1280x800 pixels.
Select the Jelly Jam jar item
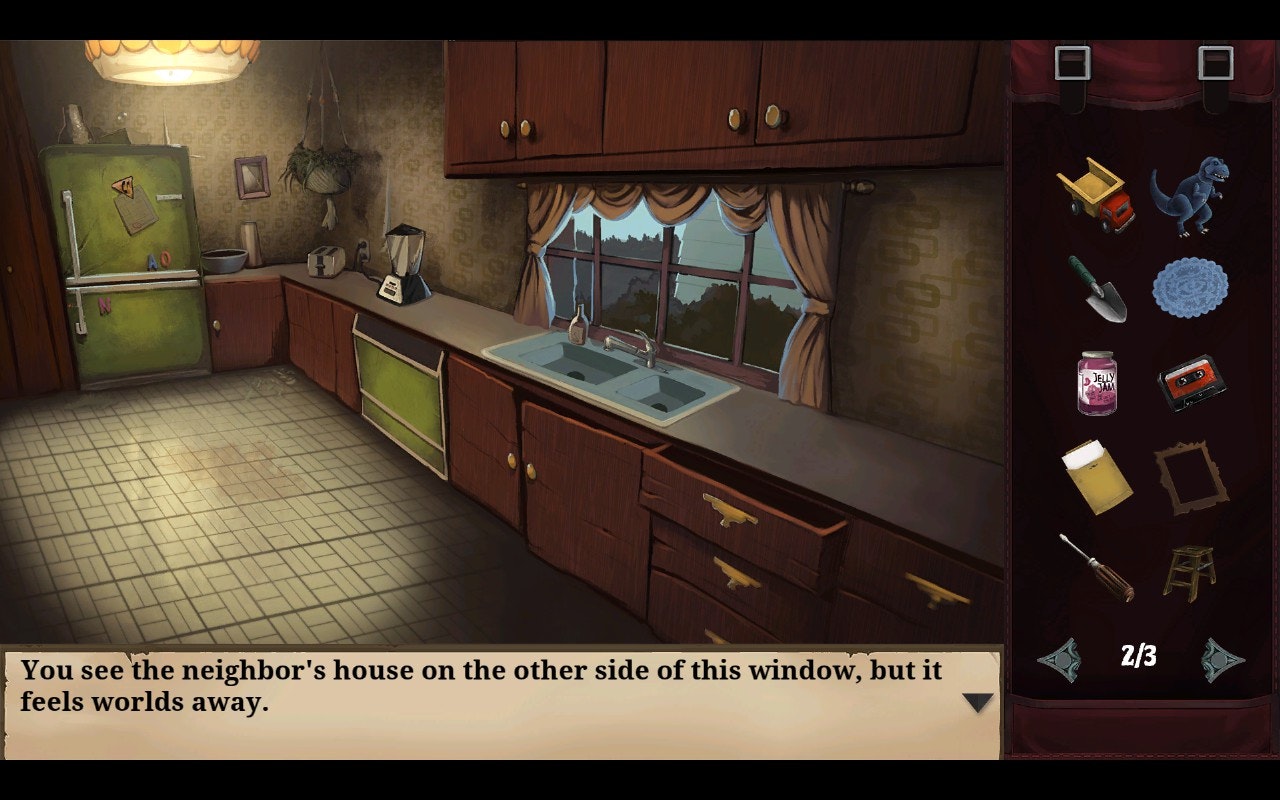coord(1095,385)
